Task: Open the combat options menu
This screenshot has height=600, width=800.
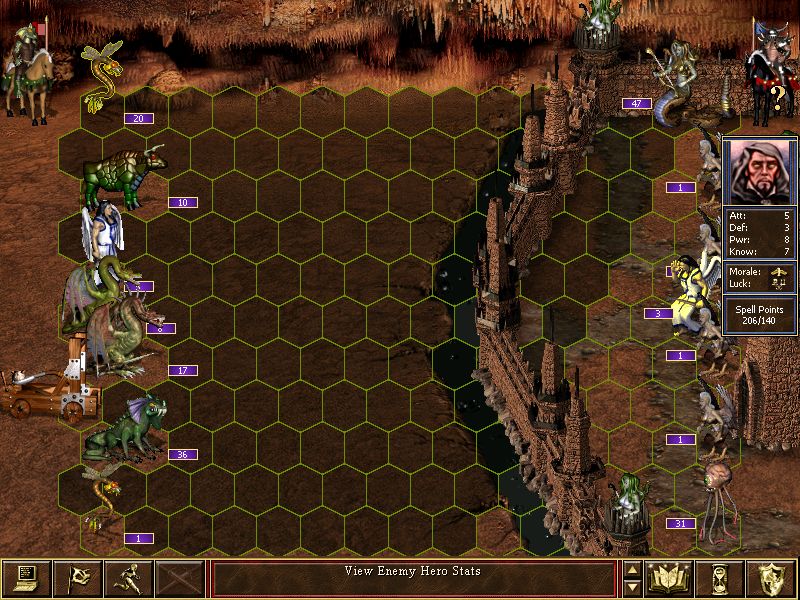Action: [x=27, y=578]
